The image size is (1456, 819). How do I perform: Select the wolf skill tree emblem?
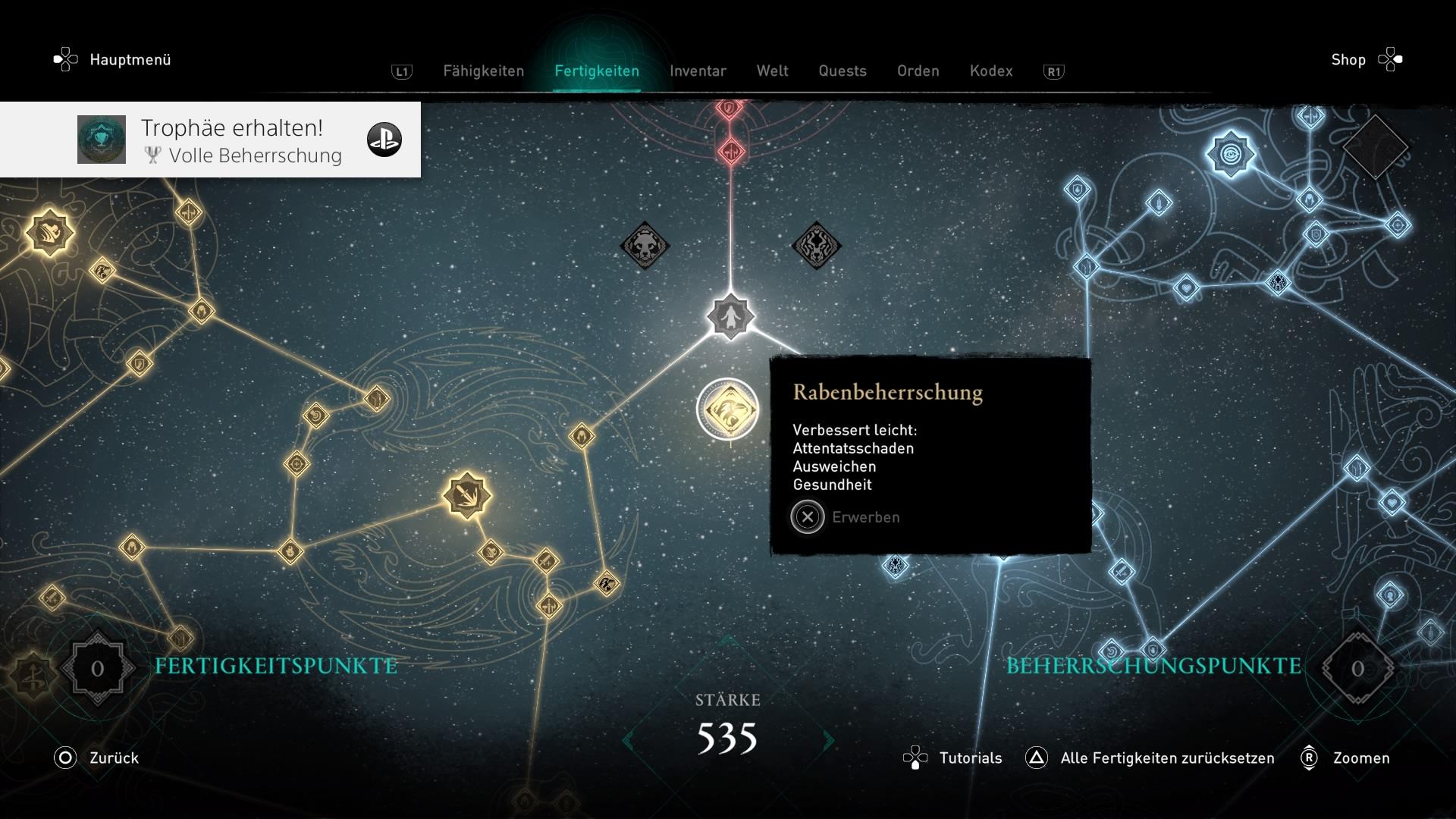[816, 246]
